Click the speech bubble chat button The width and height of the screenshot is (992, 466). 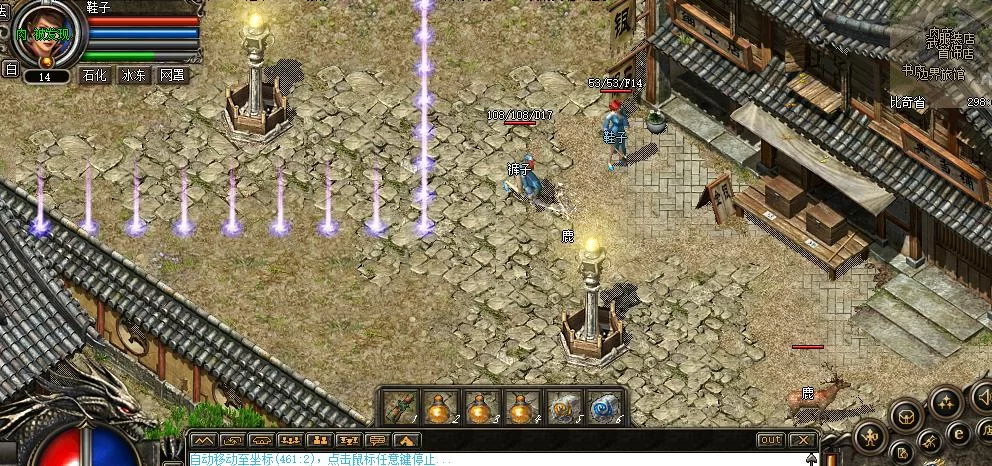coord(378,440)
